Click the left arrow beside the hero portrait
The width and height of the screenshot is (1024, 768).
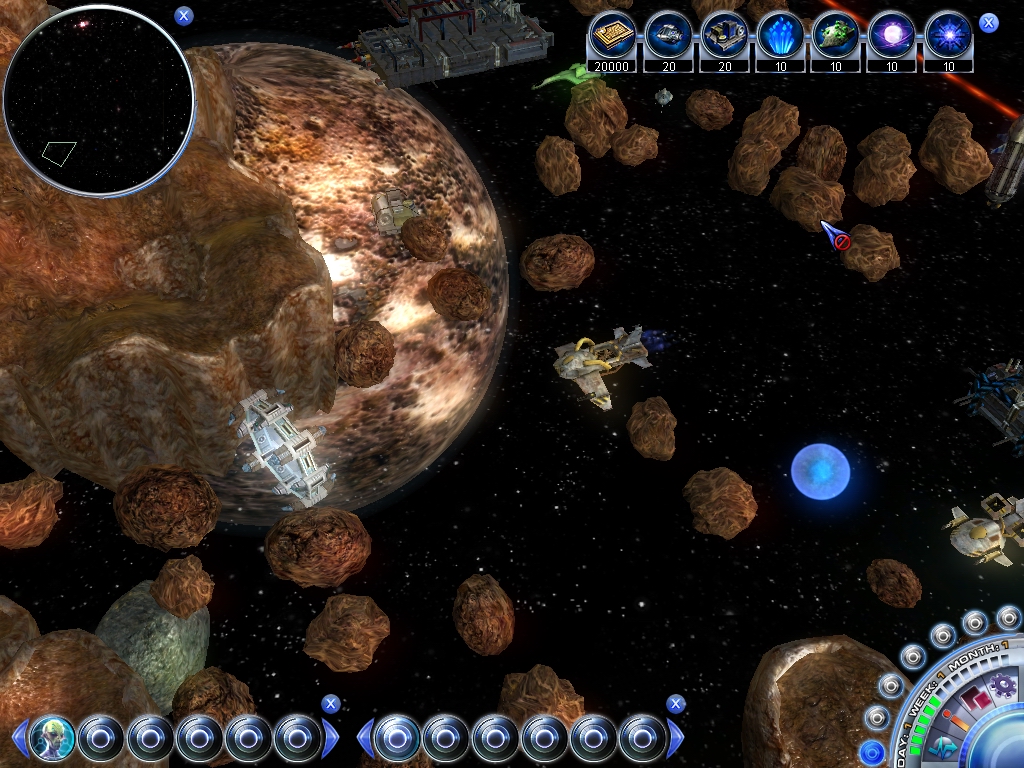tap(19, 738)
